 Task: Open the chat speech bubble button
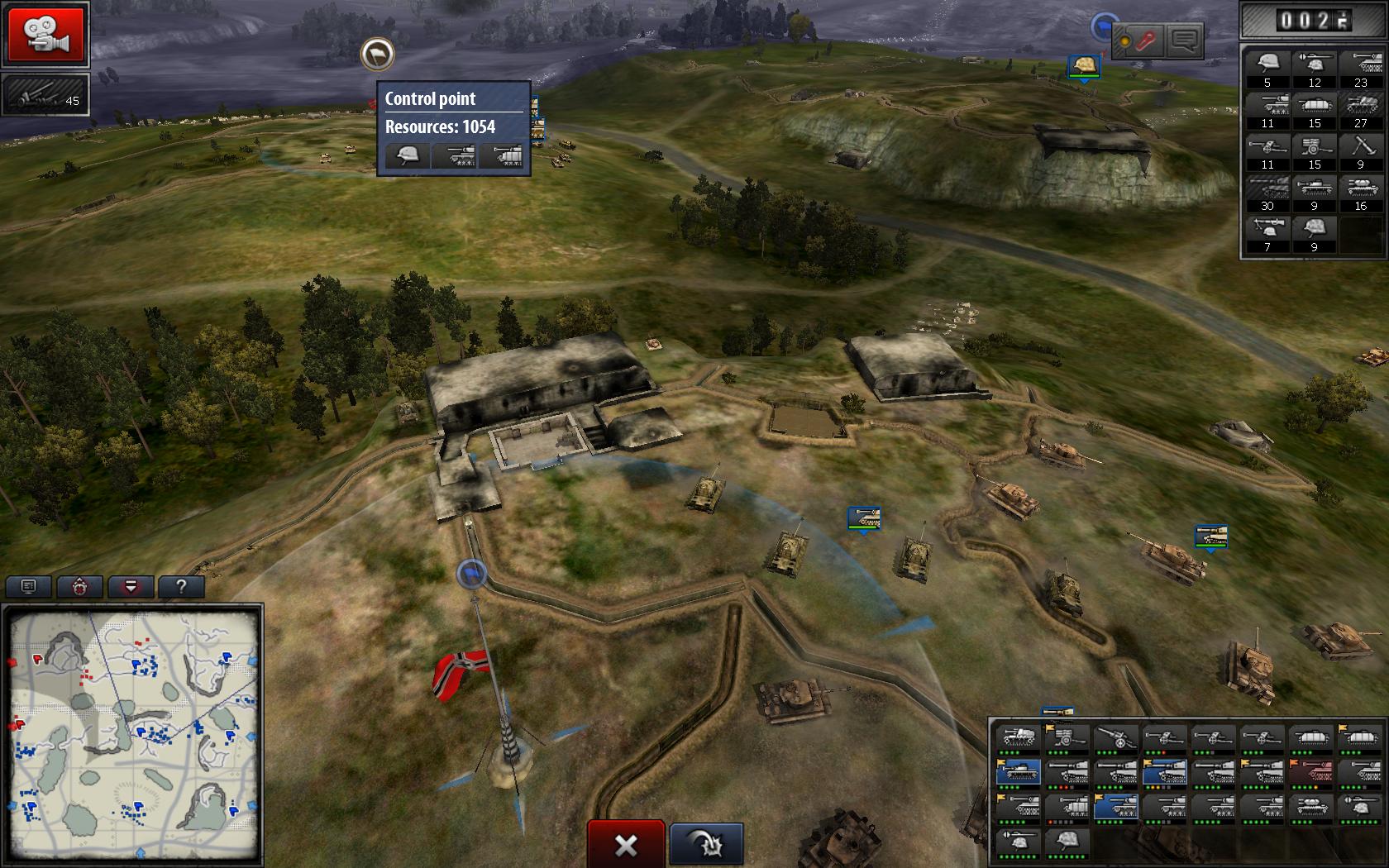(1184, 41)
